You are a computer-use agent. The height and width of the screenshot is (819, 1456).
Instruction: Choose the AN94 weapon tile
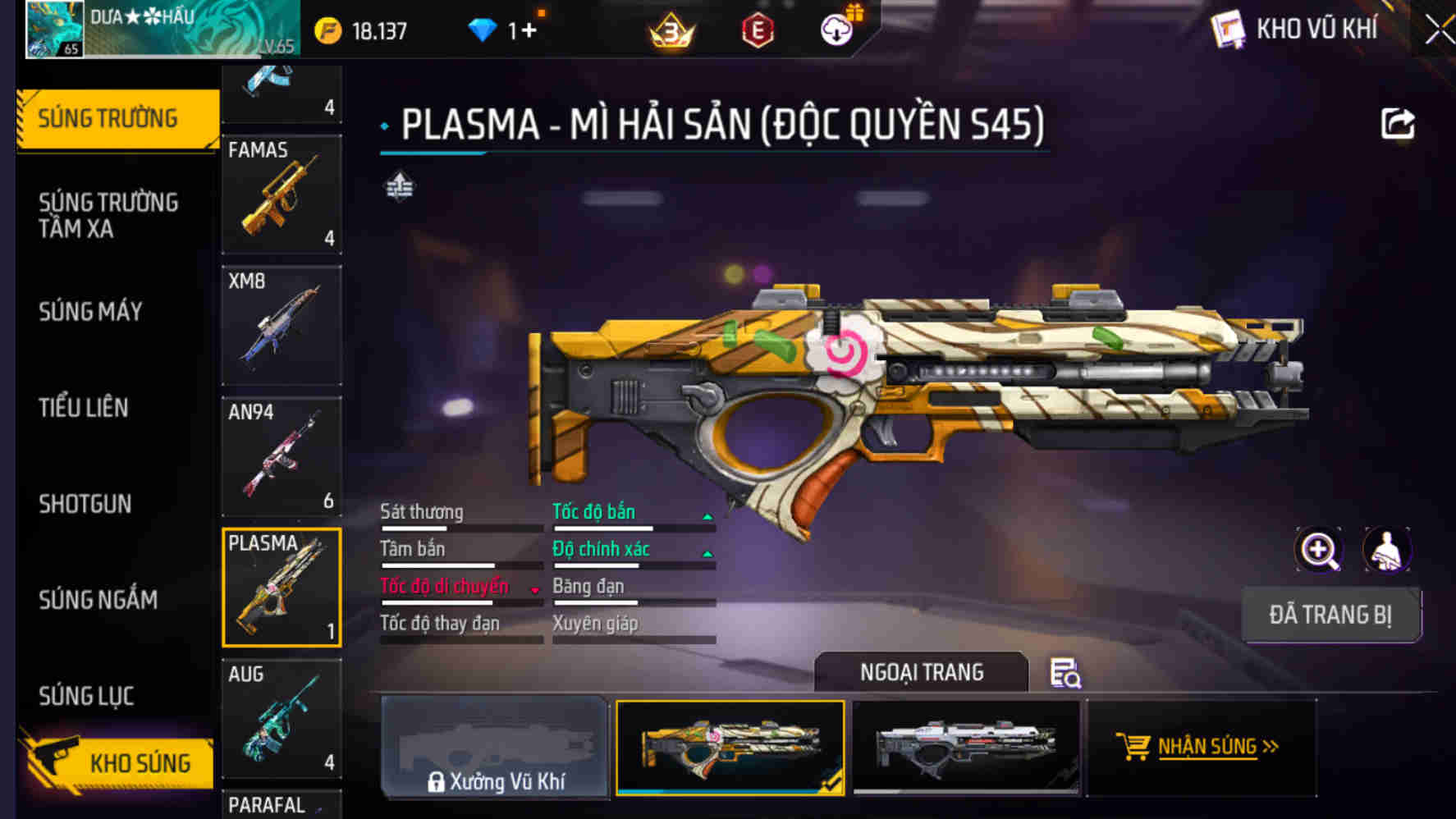282,457
